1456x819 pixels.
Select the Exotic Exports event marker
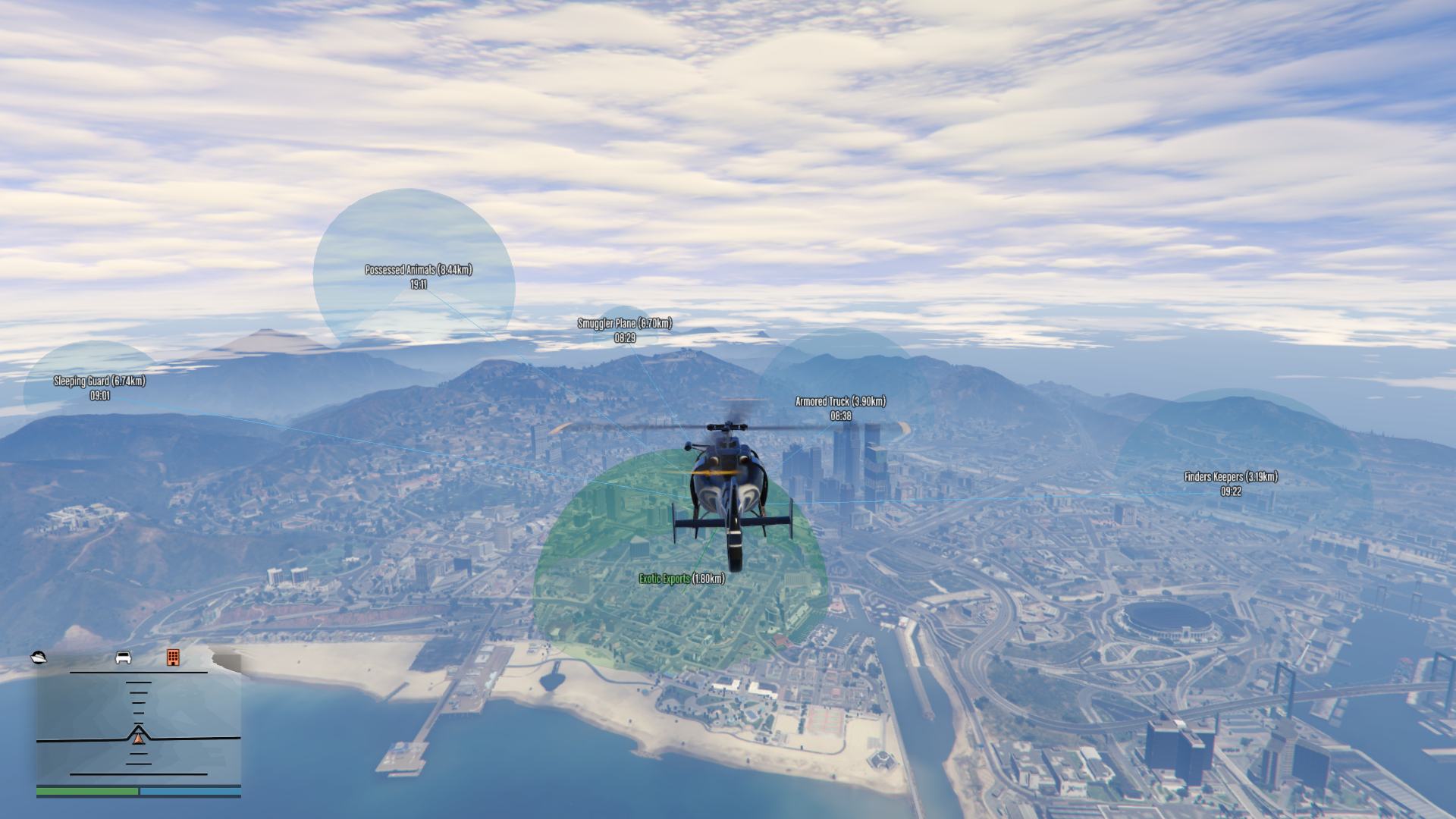681,579
